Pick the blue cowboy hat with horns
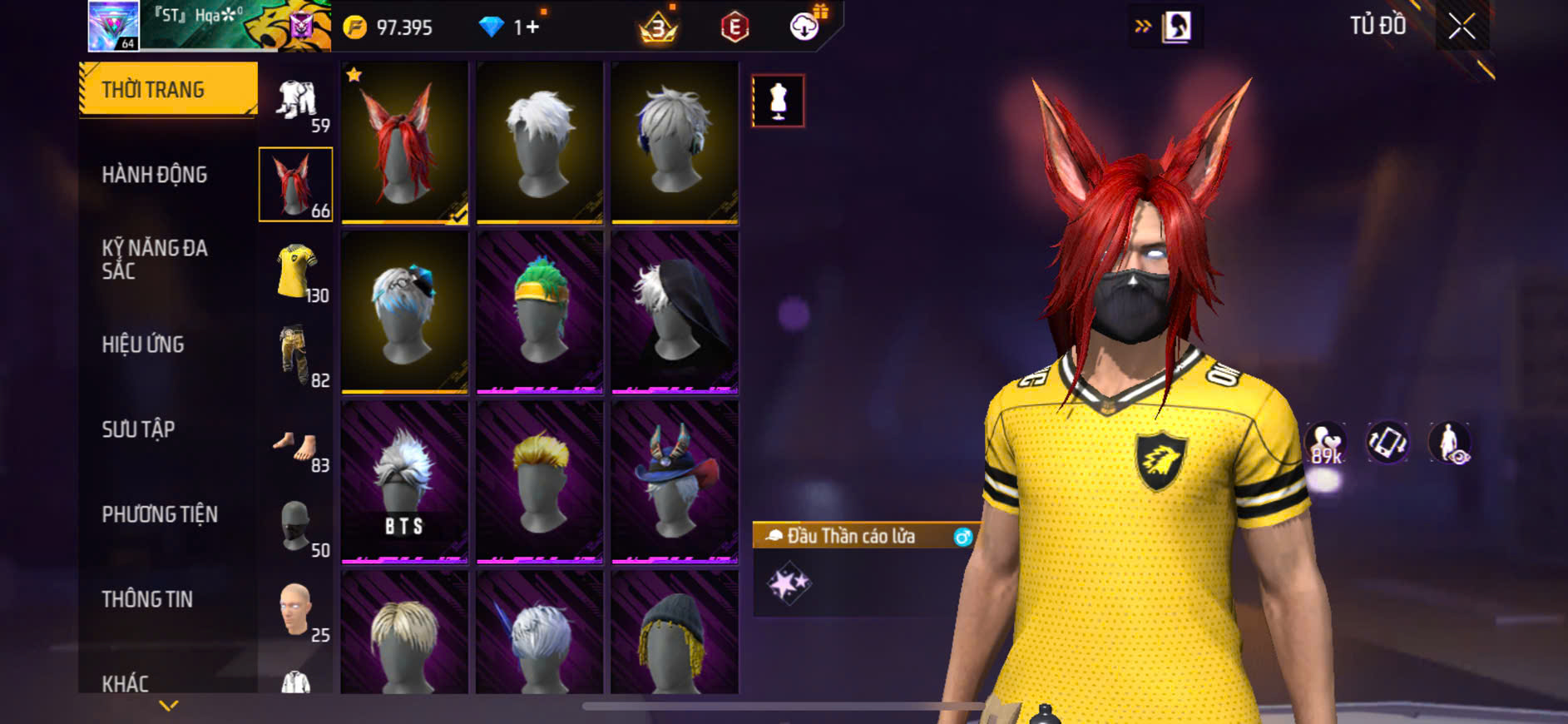The image size is (1568, 724). [675, 481]
